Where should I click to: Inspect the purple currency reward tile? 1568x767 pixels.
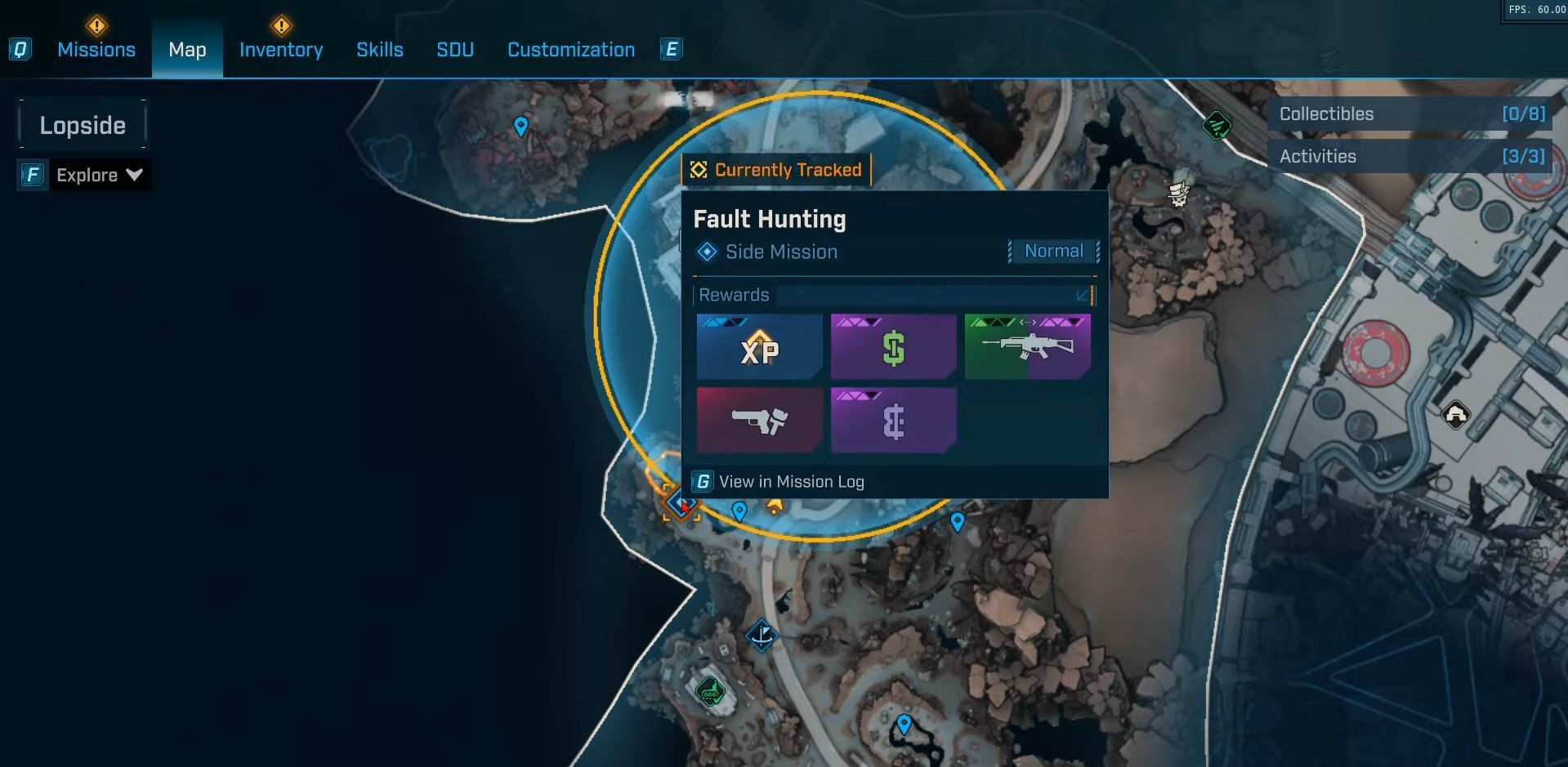coord(893,420)
